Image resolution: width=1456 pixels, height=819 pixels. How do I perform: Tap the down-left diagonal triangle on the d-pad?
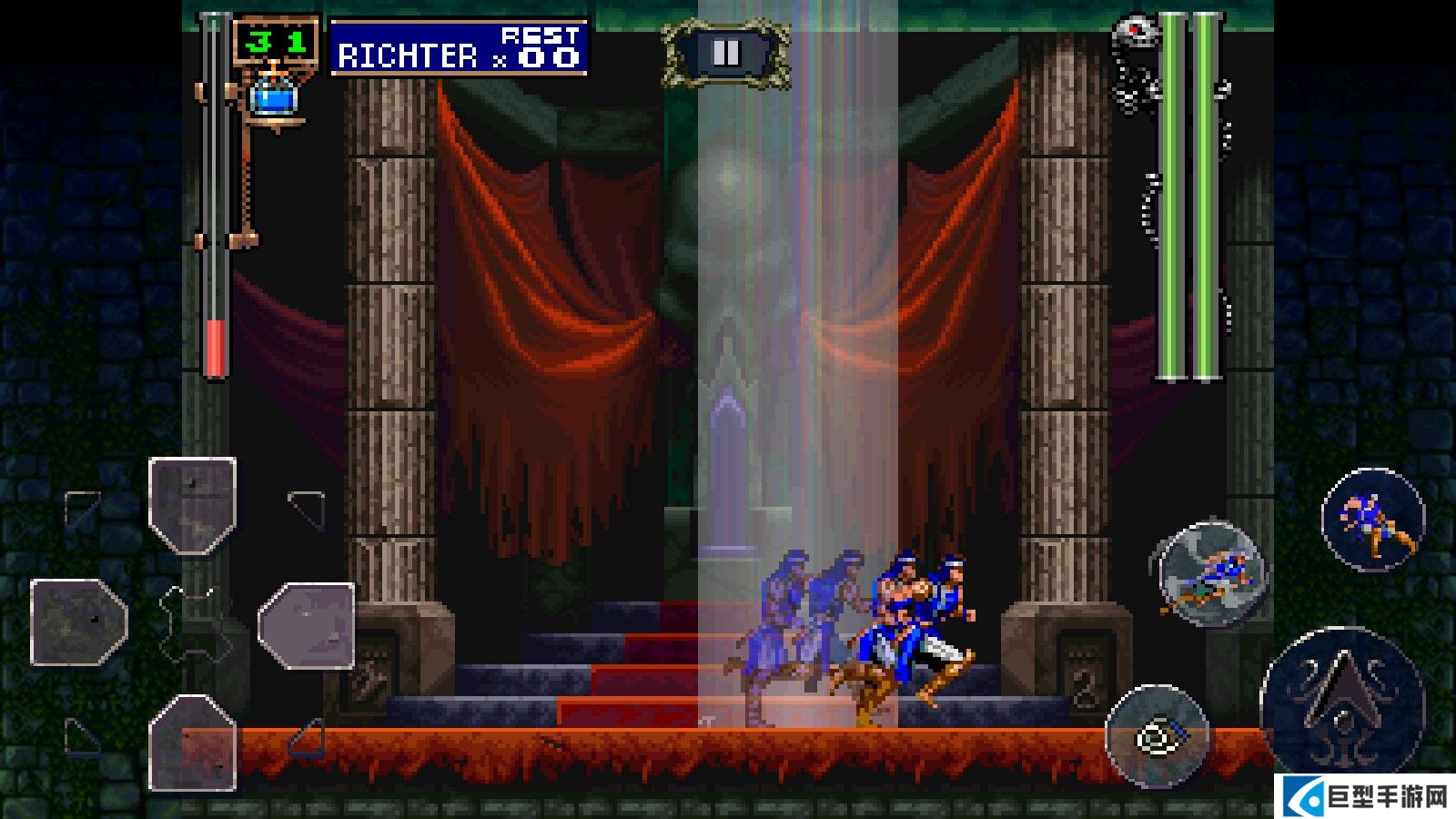point(82,737)
